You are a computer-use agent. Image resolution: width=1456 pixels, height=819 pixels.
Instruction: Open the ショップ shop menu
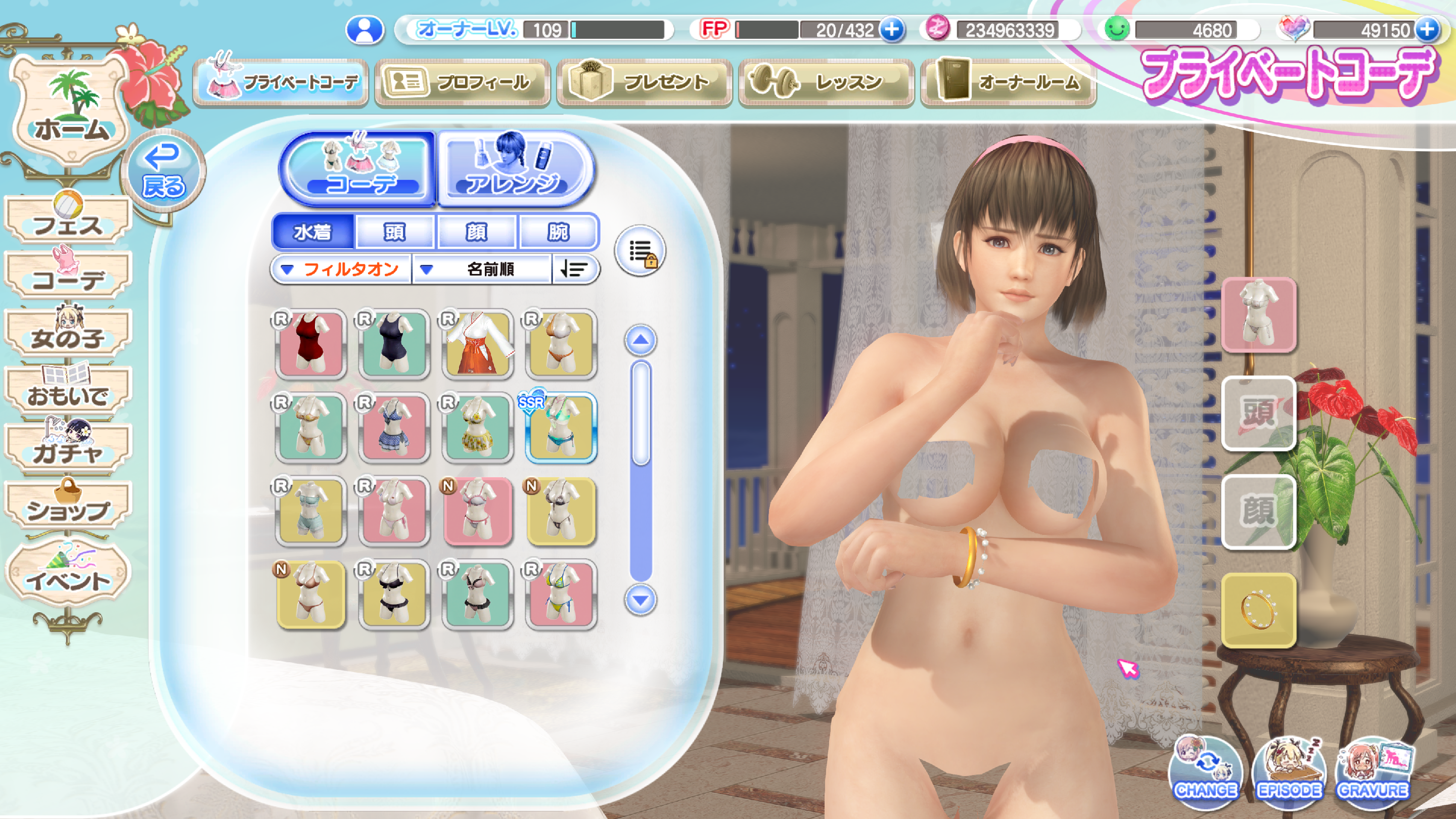tap(68, 506)
